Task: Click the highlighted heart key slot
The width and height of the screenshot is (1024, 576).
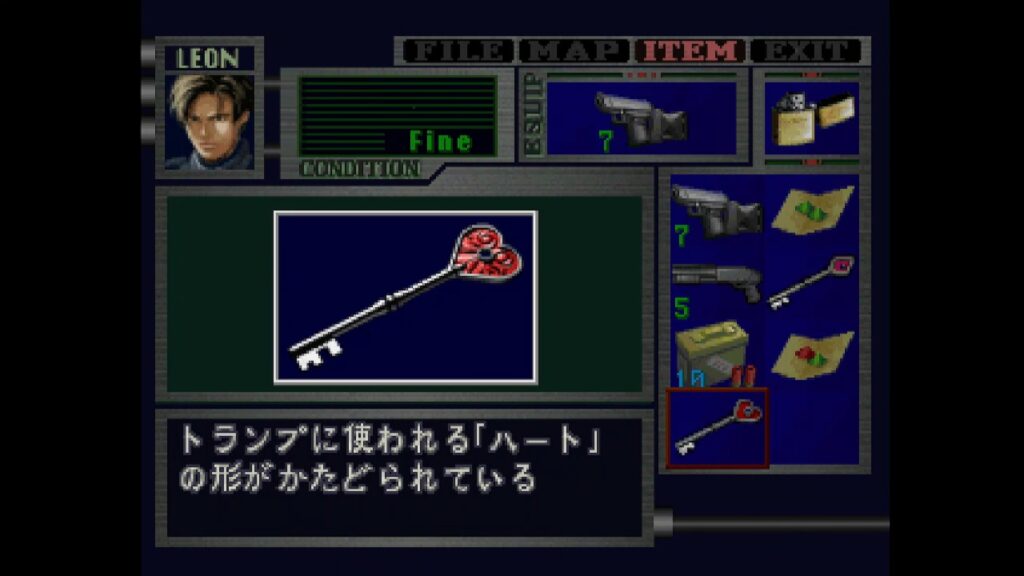Action: 716,428
